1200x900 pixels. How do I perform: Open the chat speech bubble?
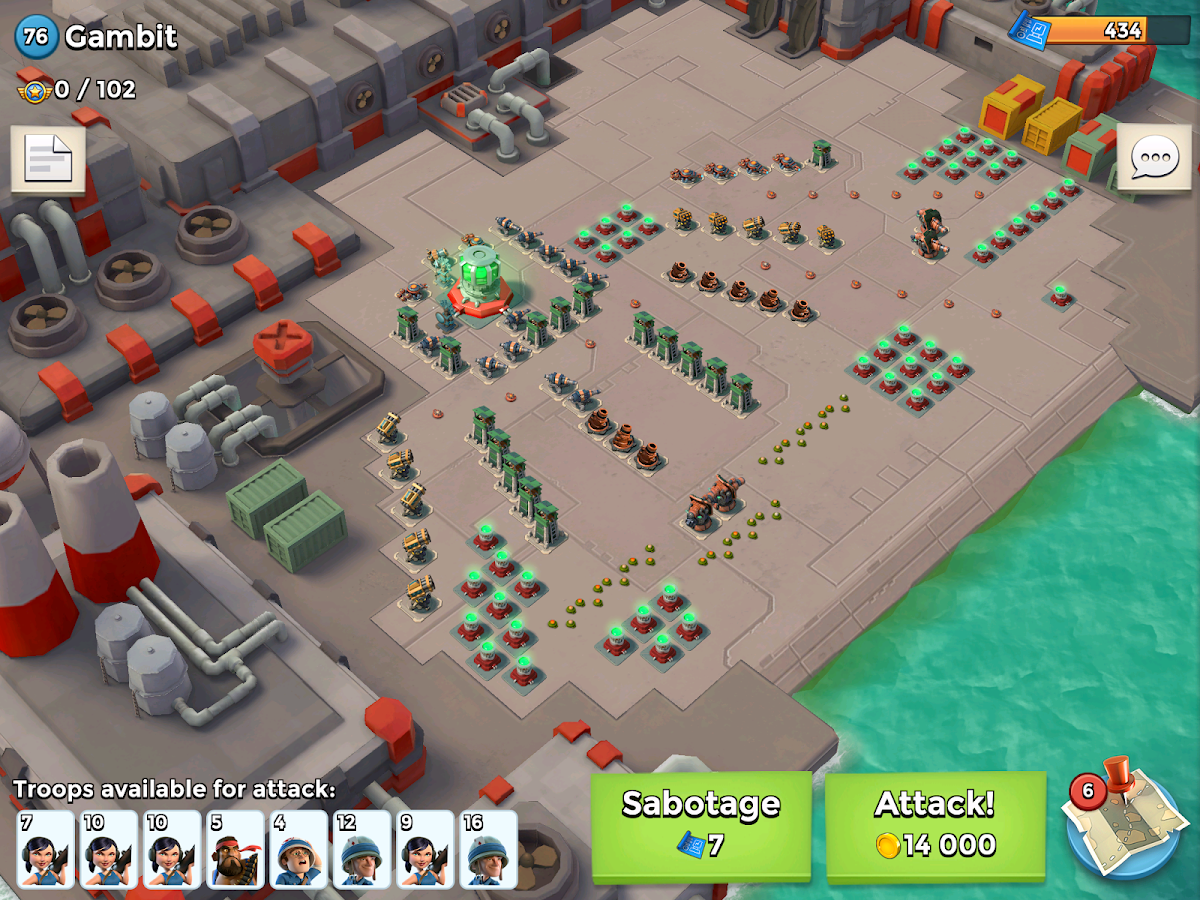click(x=1154, y=159)
